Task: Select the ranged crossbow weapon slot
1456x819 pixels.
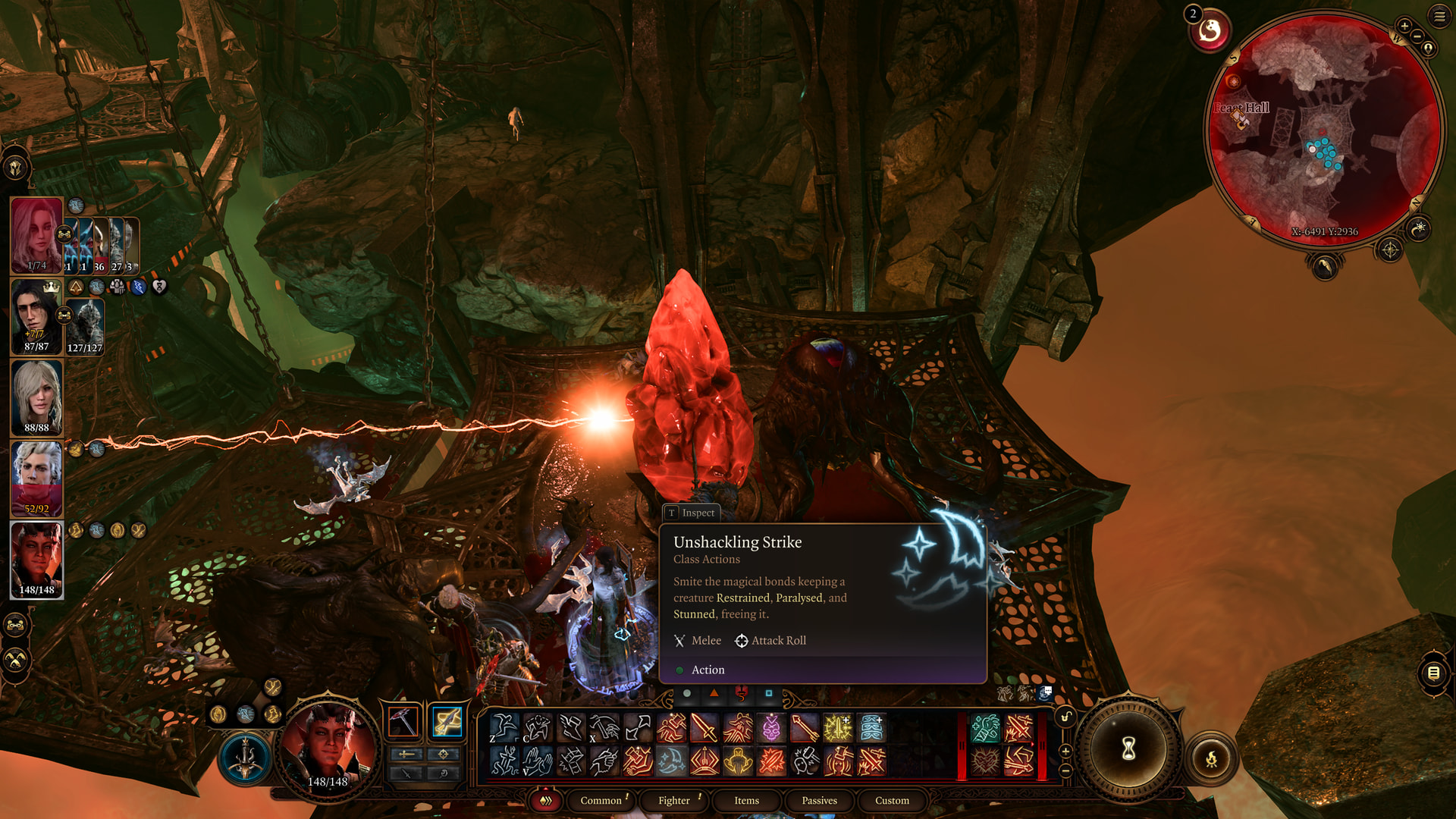Action: tap(447, 721)
